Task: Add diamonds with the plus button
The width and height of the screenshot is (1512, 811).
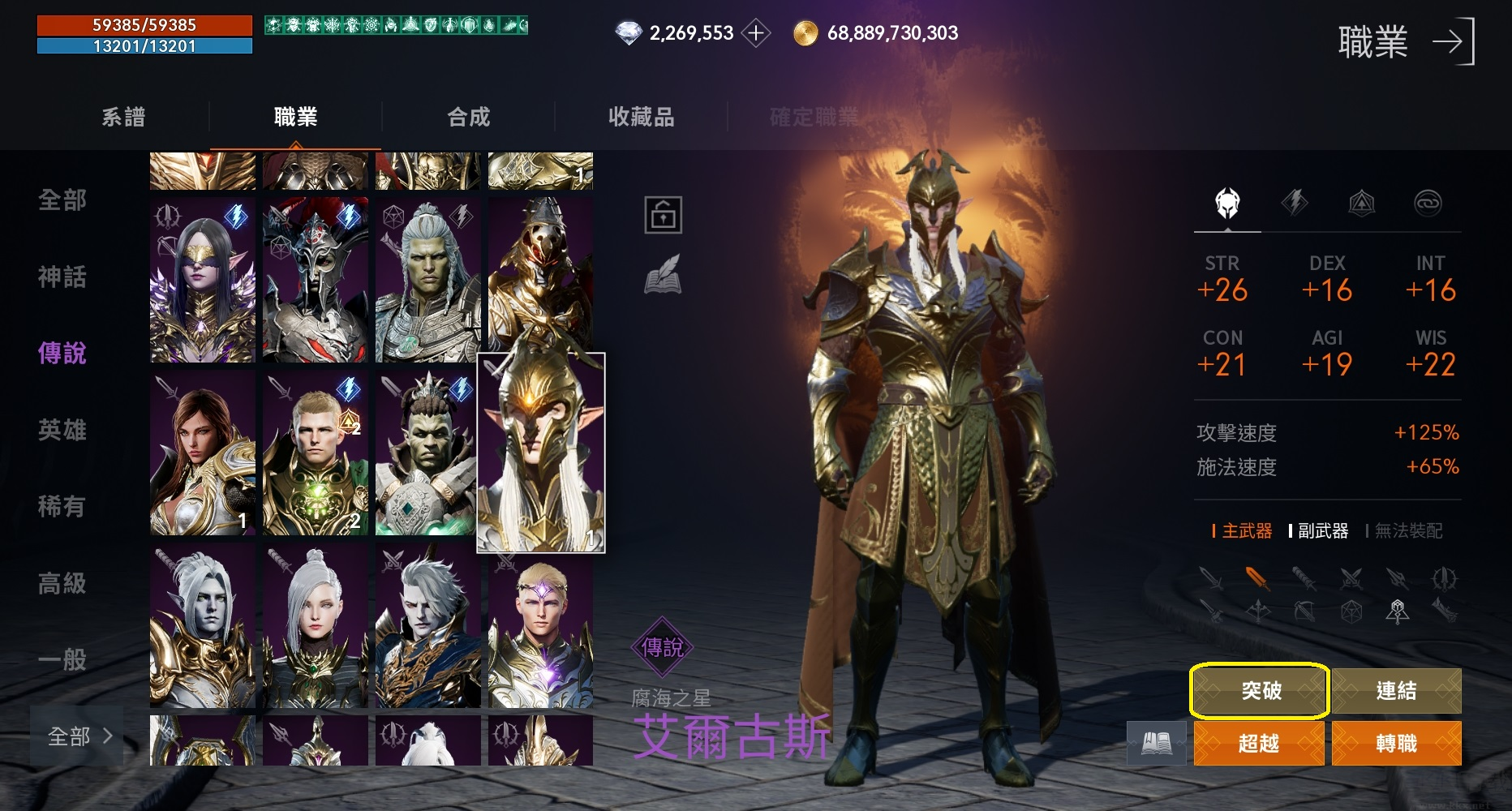Action: [756, 33]
